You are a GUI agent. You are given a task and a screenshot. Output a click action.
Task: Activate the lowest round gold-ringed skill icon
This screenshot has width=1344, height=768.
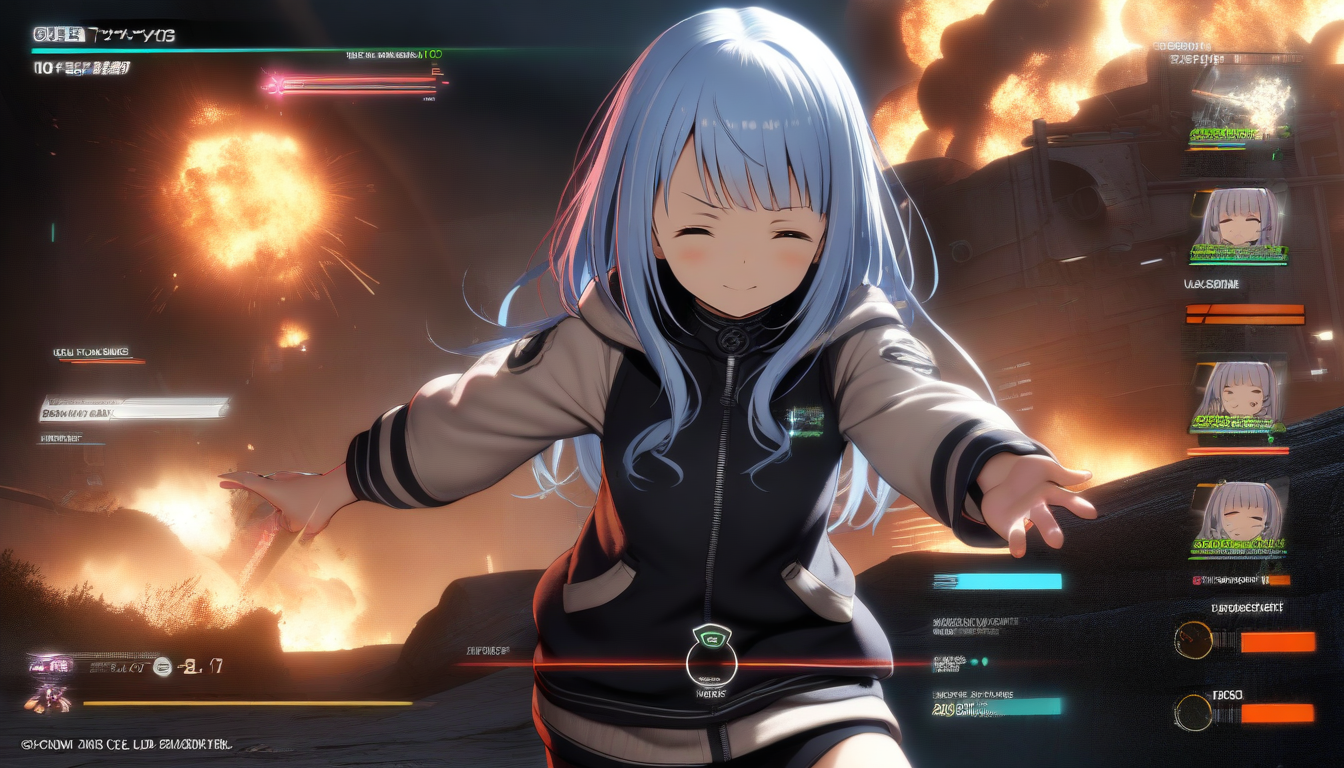click(1193, 712)
